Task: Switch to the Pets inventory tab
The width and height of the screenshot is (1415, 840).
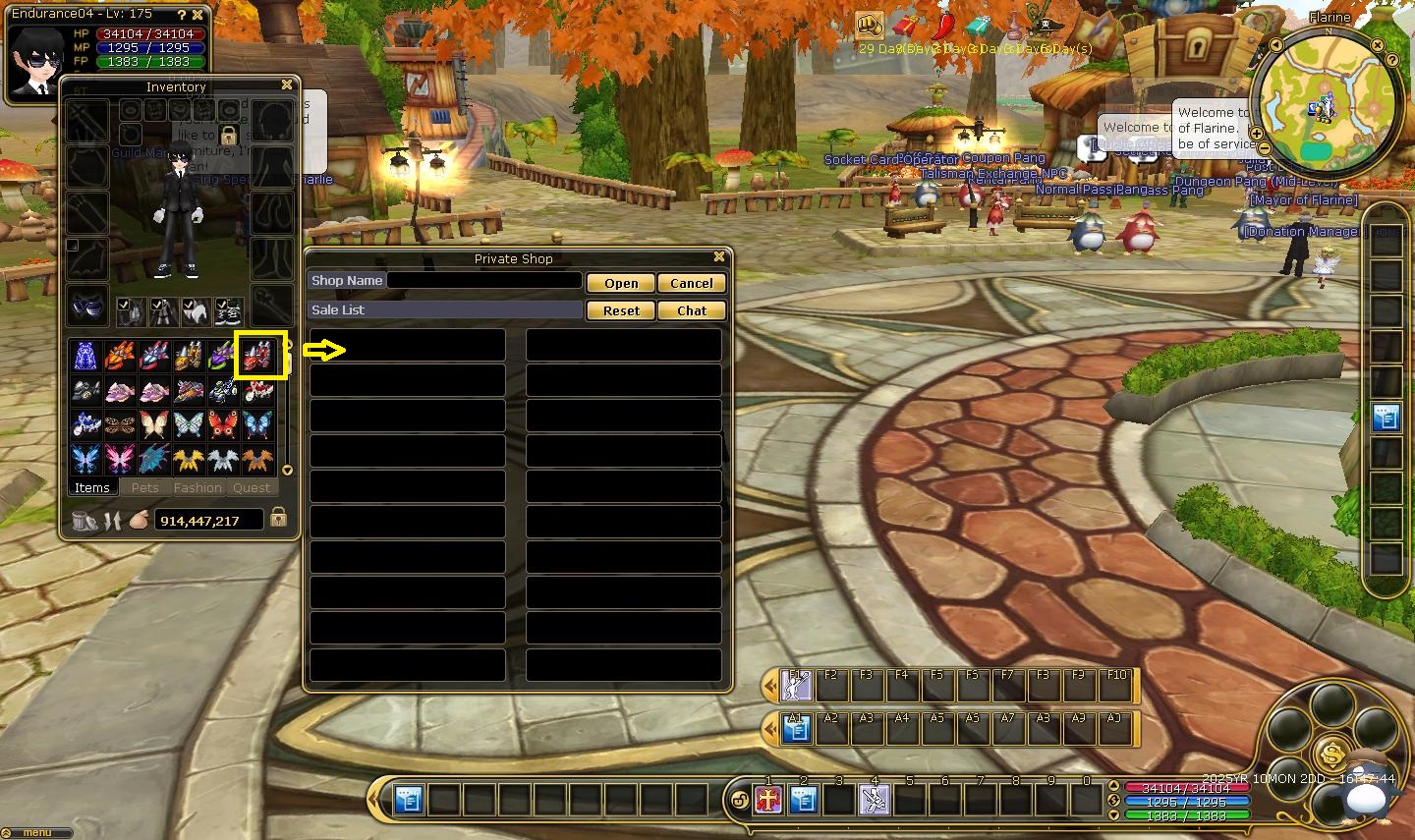Action: [144, 487]
